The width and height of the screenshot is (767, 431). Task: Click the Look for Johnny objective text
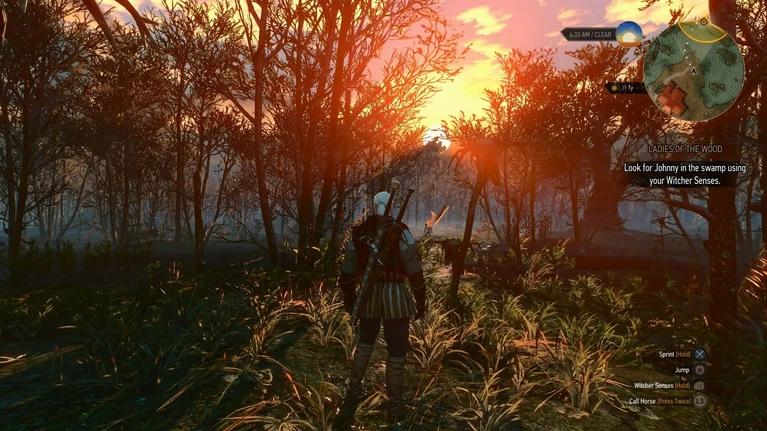(x=685, y=173)
